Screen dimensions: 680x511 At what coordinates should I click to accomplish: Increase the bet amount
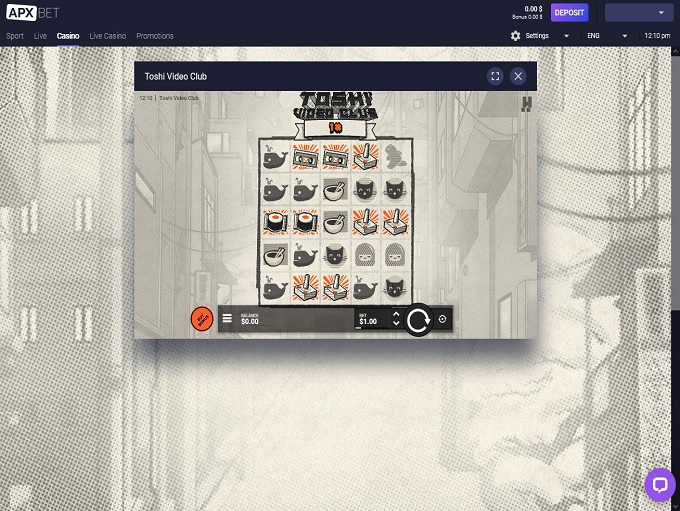[x=396, y=315]
